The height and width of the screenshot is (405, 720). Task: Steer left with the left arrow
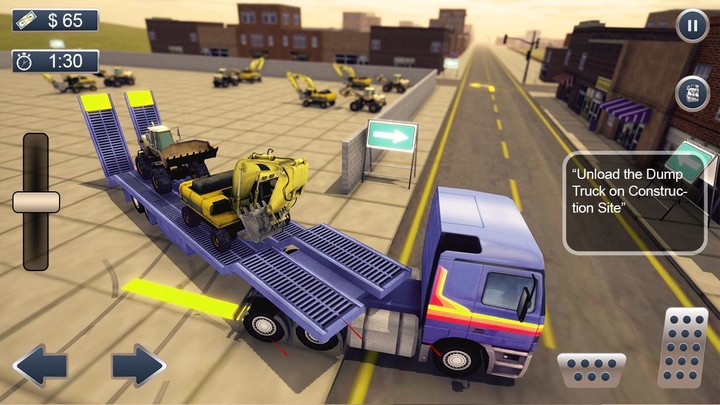(x=40, y=366)
